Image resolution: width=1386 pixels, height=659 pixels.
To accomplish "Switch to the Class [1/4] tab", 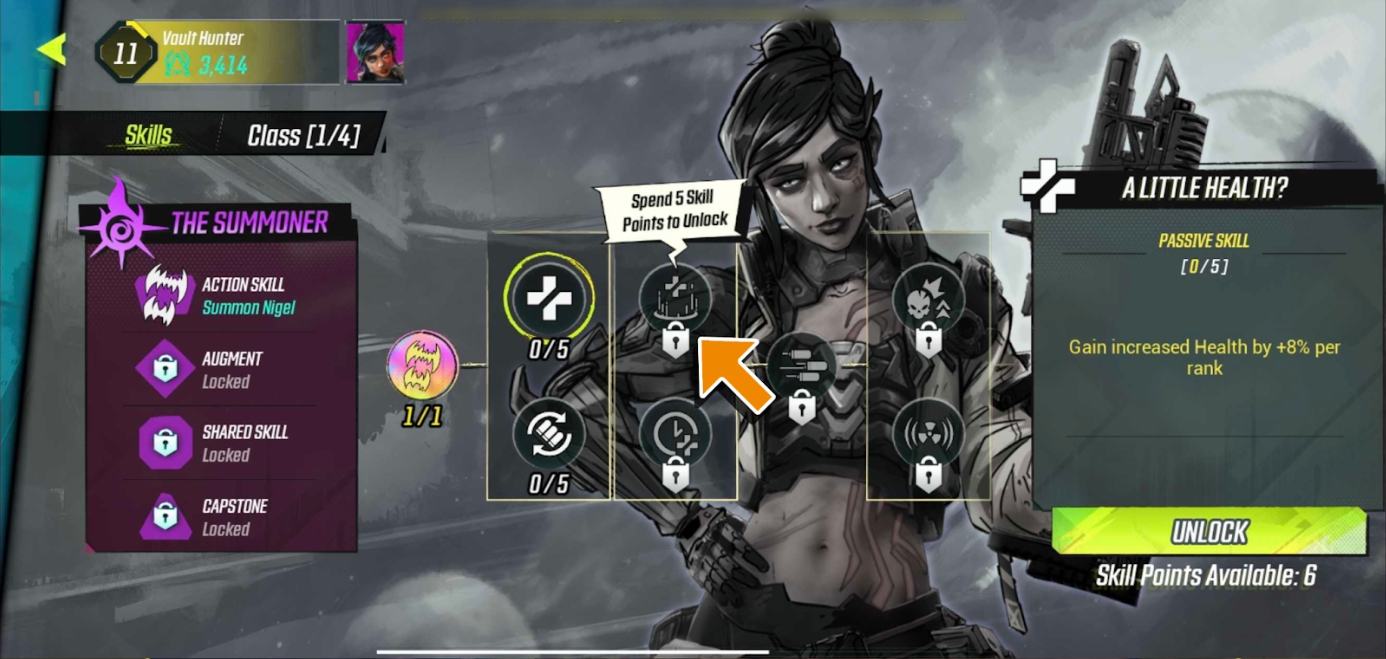I will [303, 136].
